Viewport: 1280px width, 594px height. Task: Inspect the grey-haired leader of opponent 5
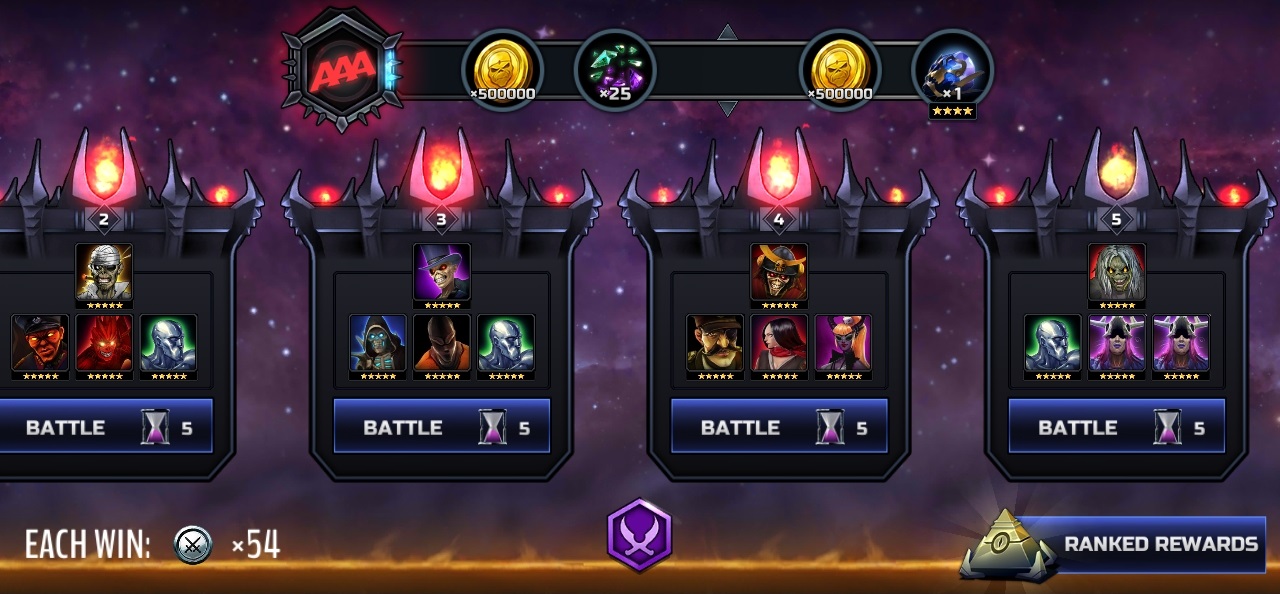click(1117, 272)
